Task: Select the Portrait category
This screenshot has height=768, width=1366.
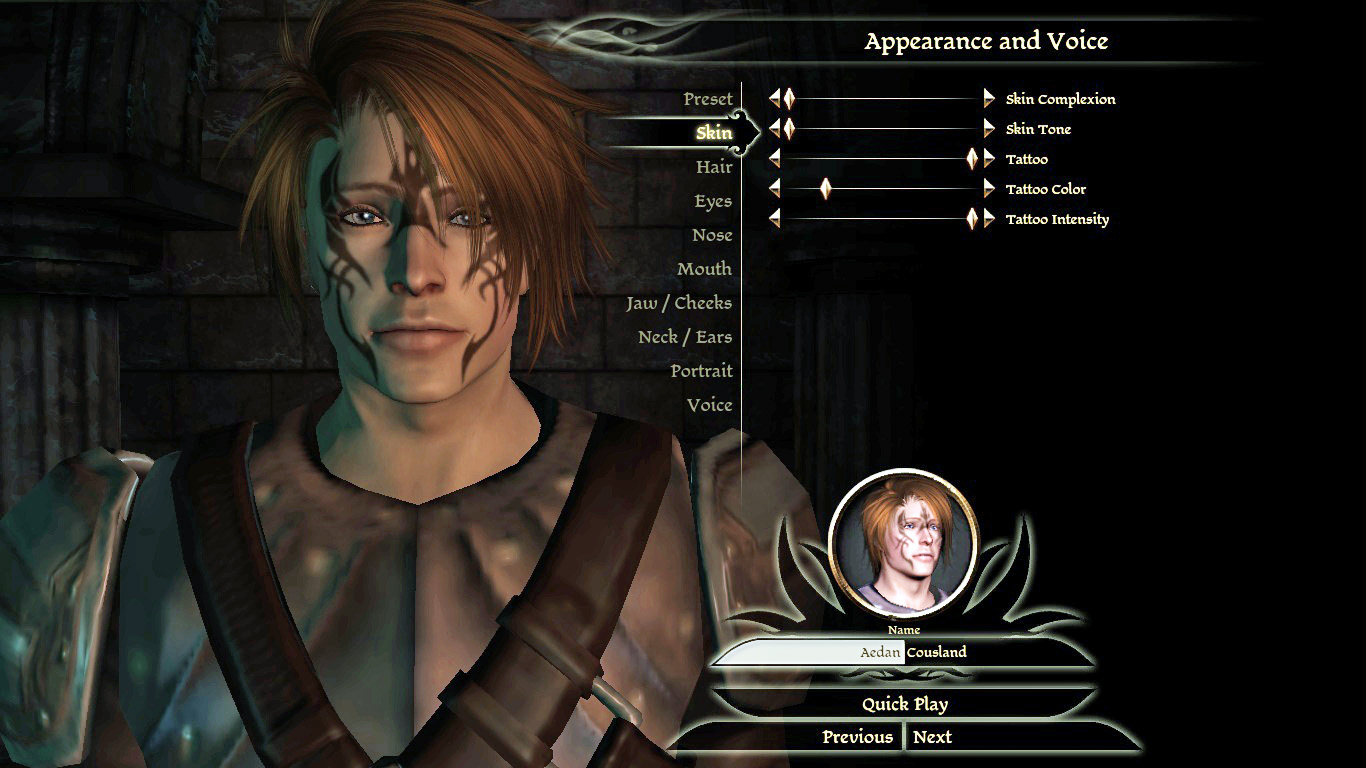Action: [x=701, y=371]
